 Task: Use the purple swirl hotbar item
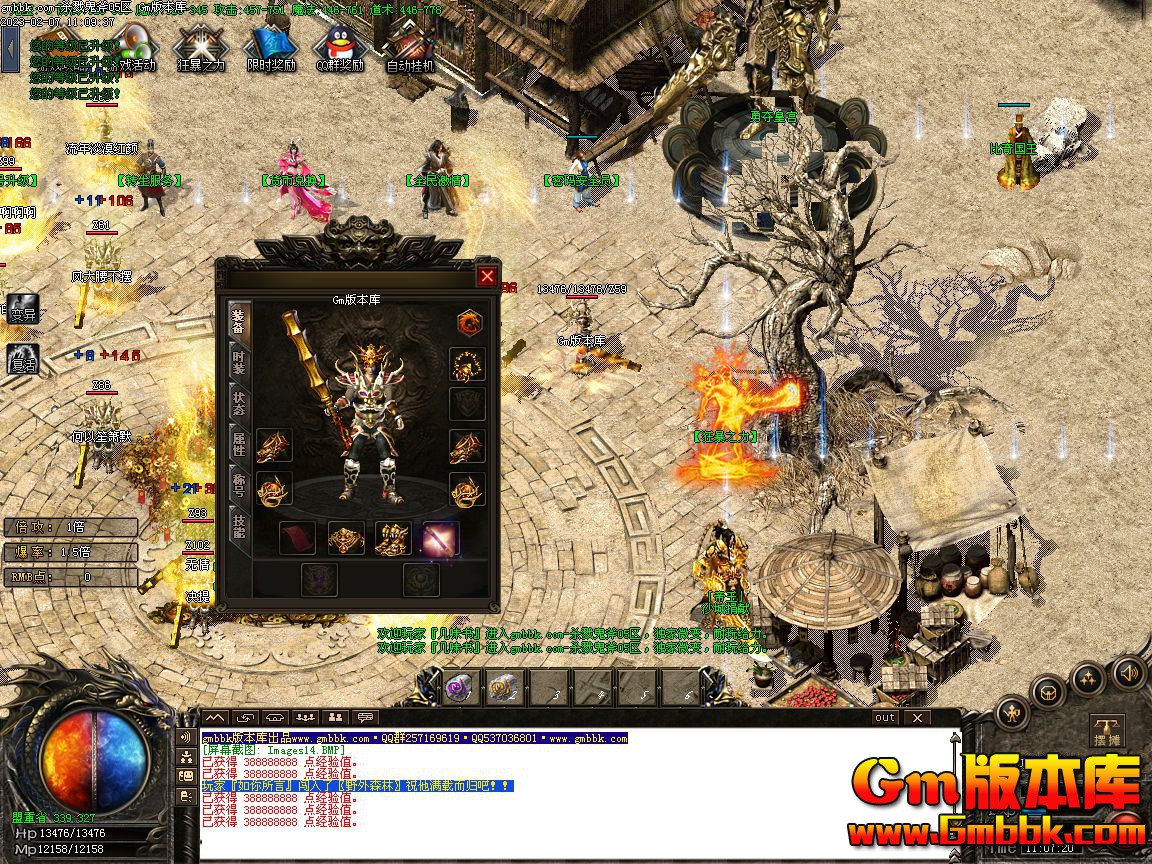tap(459, 687)
